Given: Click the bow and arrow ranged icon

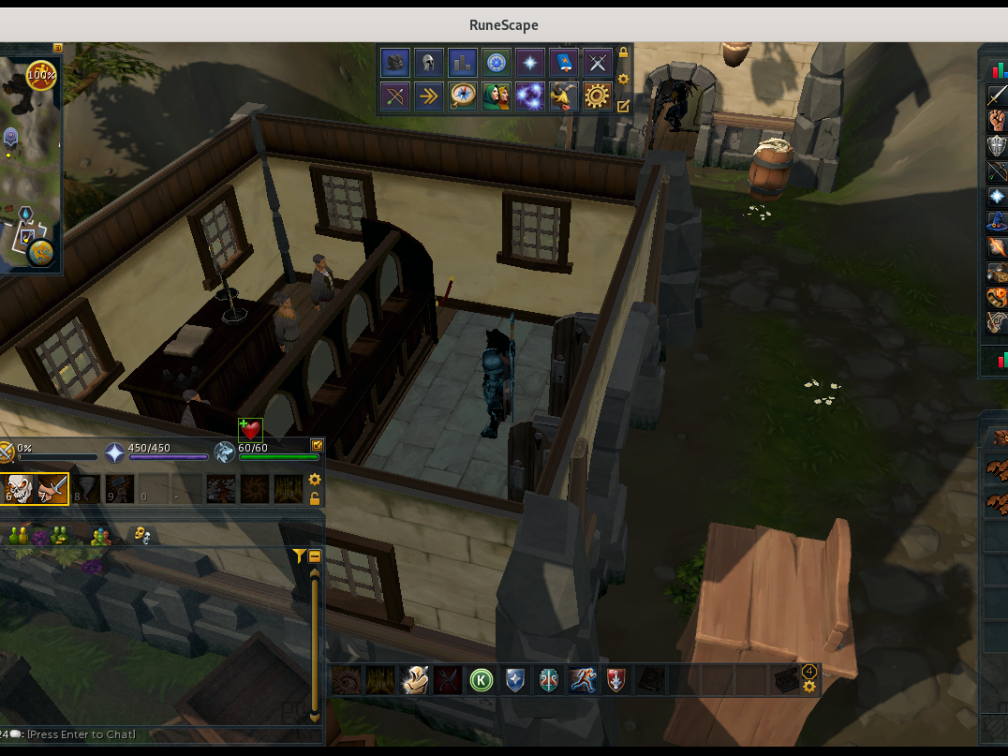Looking at the screenshot, I should [x=396, y=96].
